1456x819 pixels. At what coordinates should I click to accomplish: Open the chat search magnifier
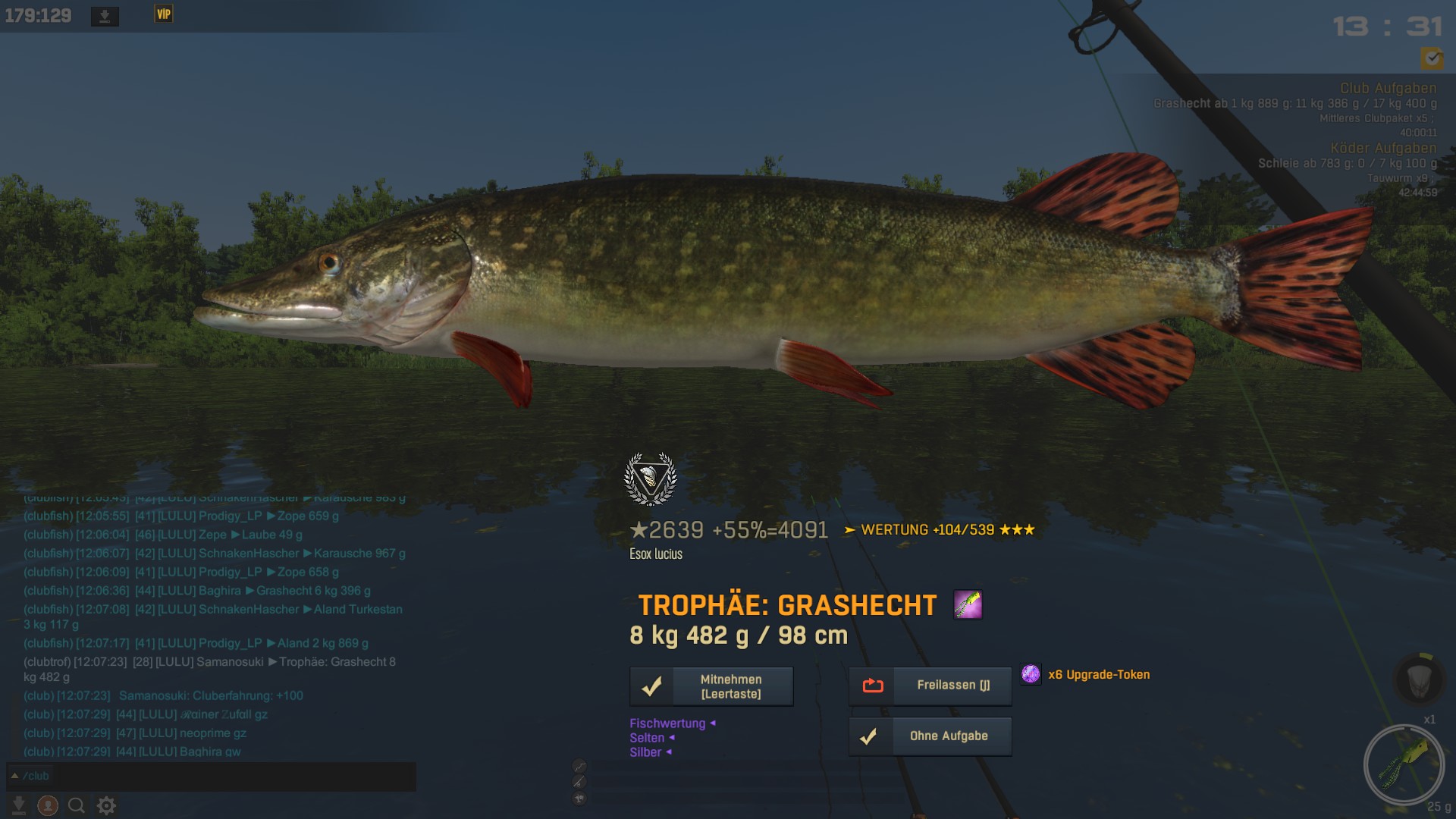[77, 805]
